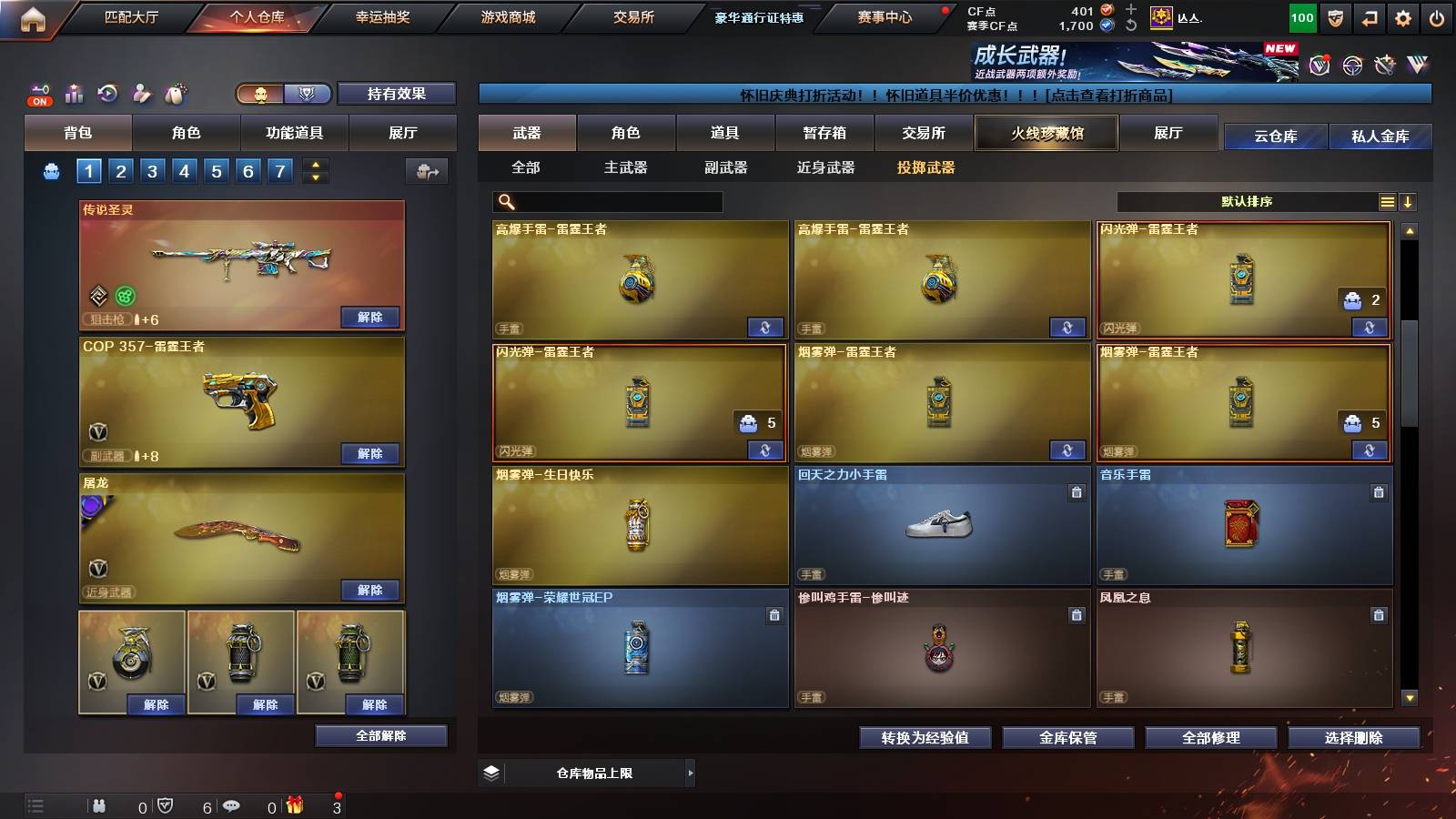
Task: Click the power/exit icon top right
Action: pos(1438,15)
